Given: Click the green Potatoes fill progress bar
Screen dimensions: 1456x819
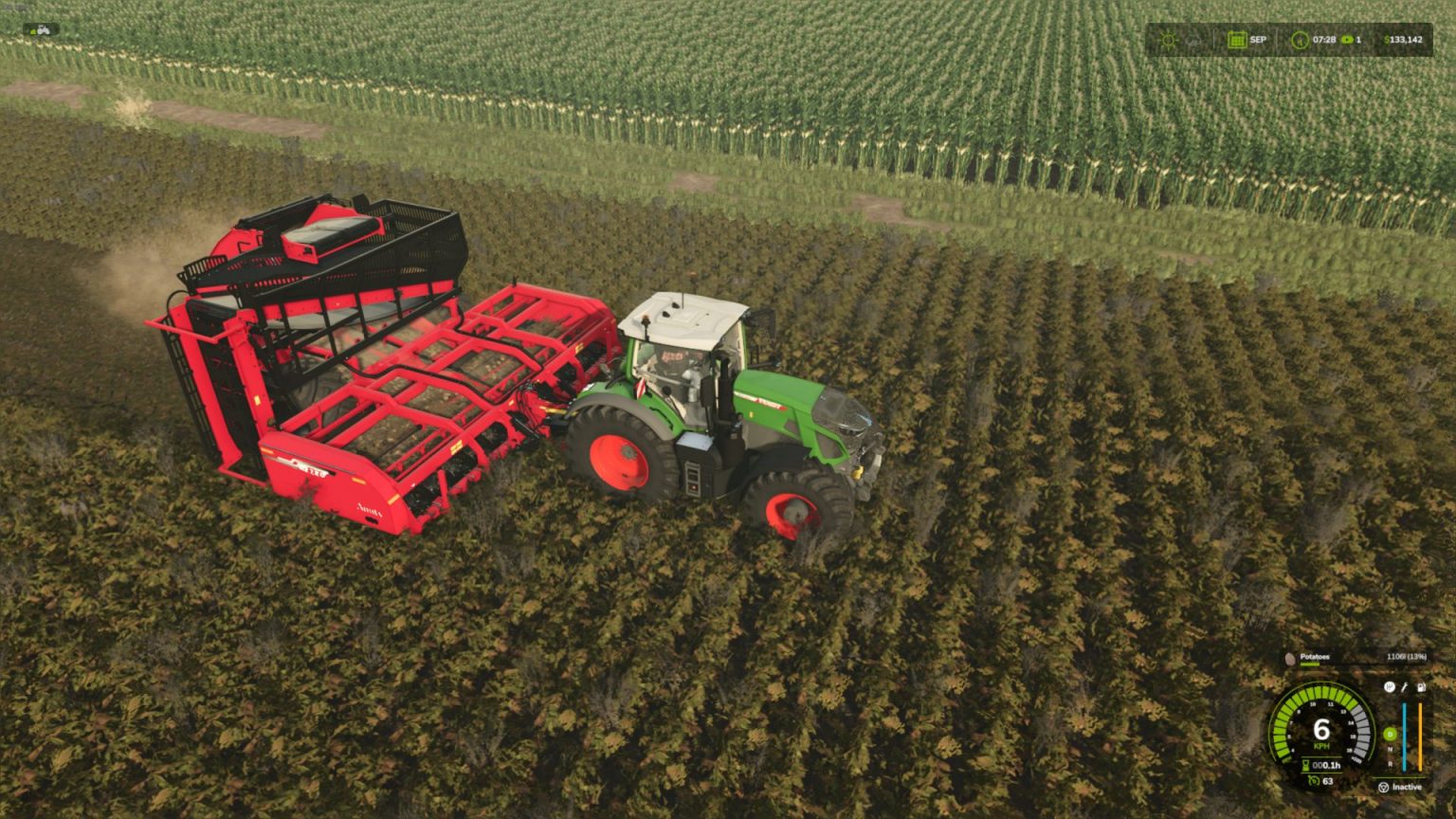Looking at the screenshot, I should coord(1309,664).
